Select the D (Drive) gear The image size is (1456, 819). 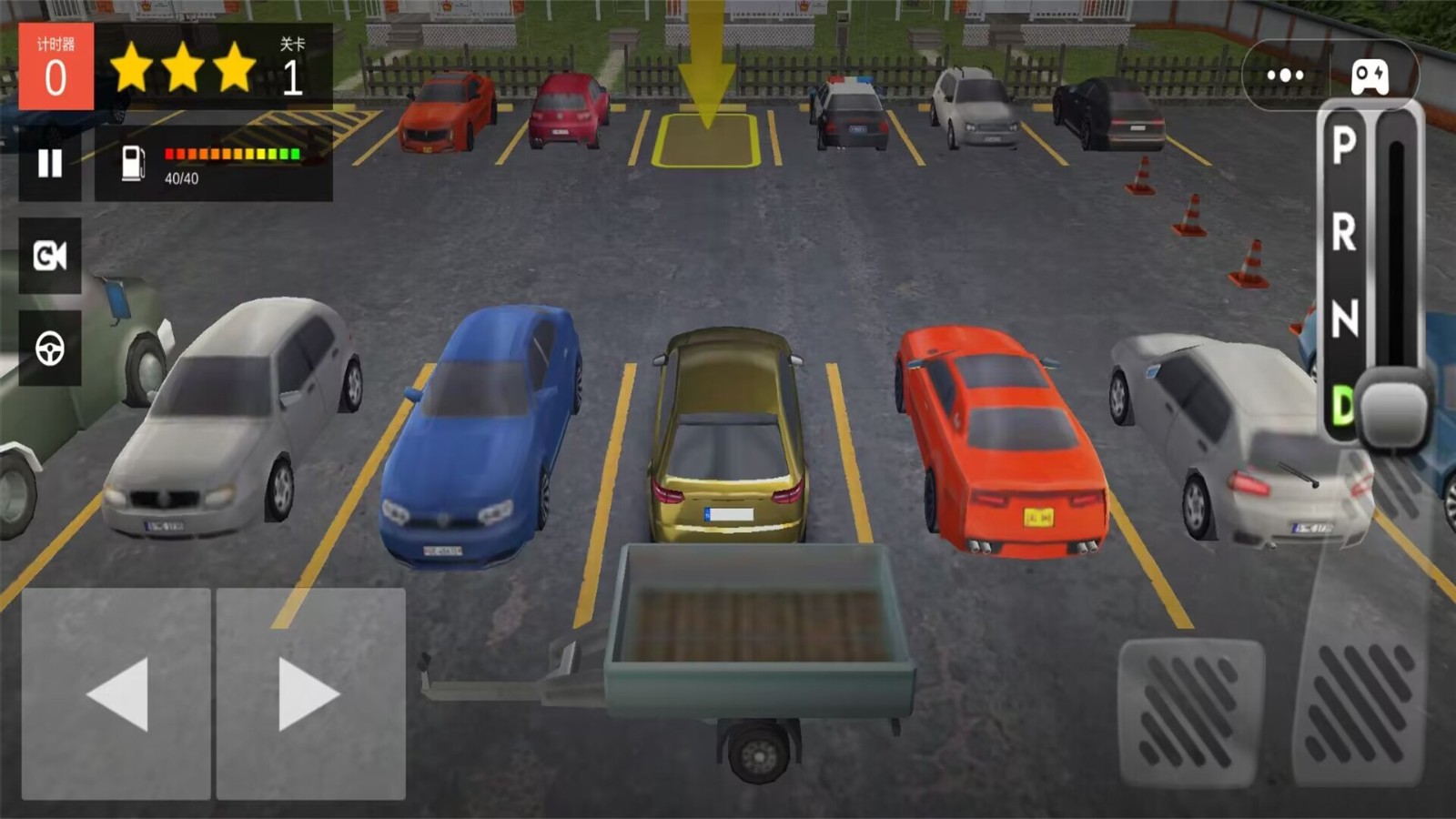tap(1342, 405)
